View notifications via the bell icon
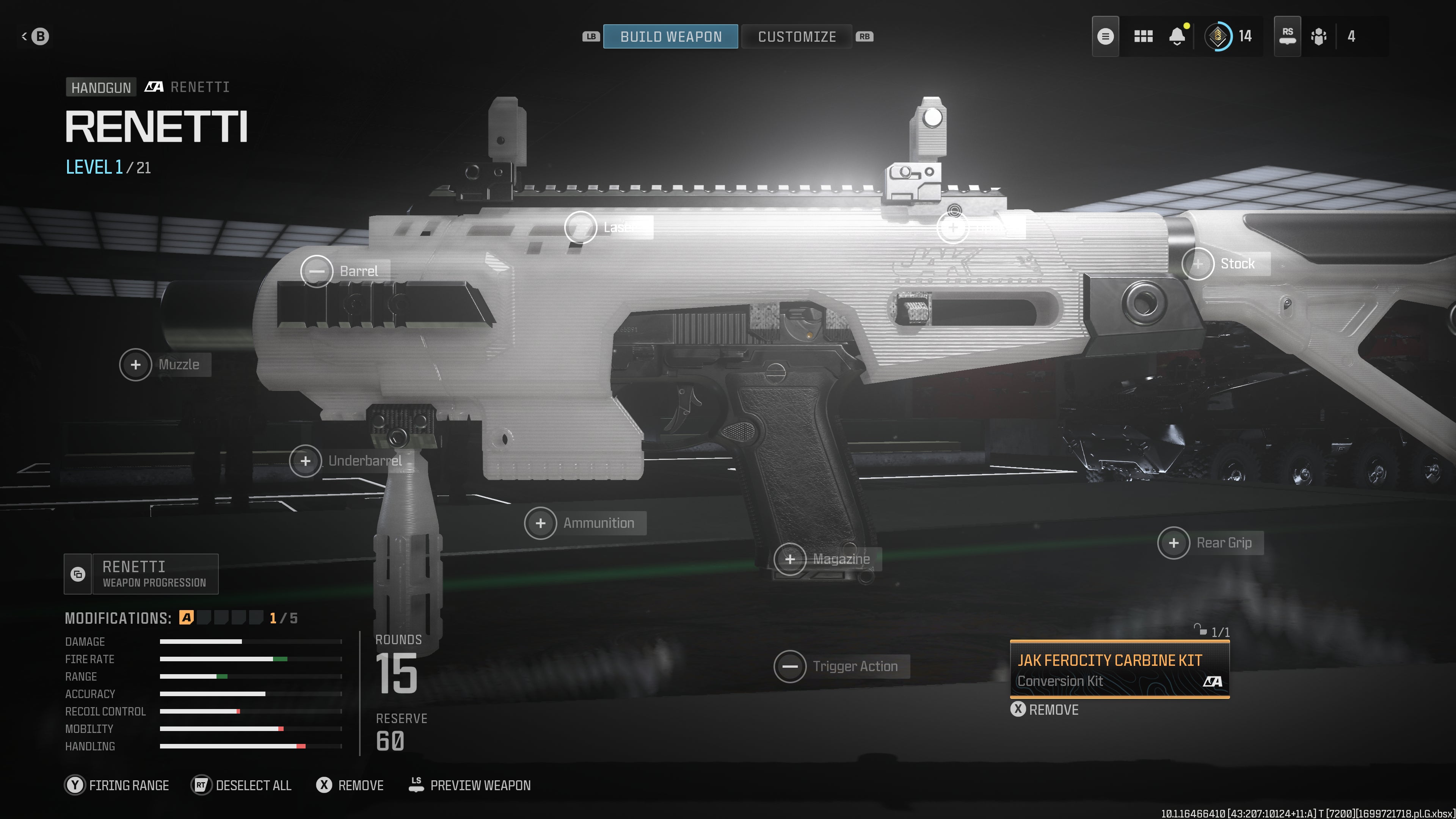Viewport: 1456px width, 819px height. pos(1177,37)
